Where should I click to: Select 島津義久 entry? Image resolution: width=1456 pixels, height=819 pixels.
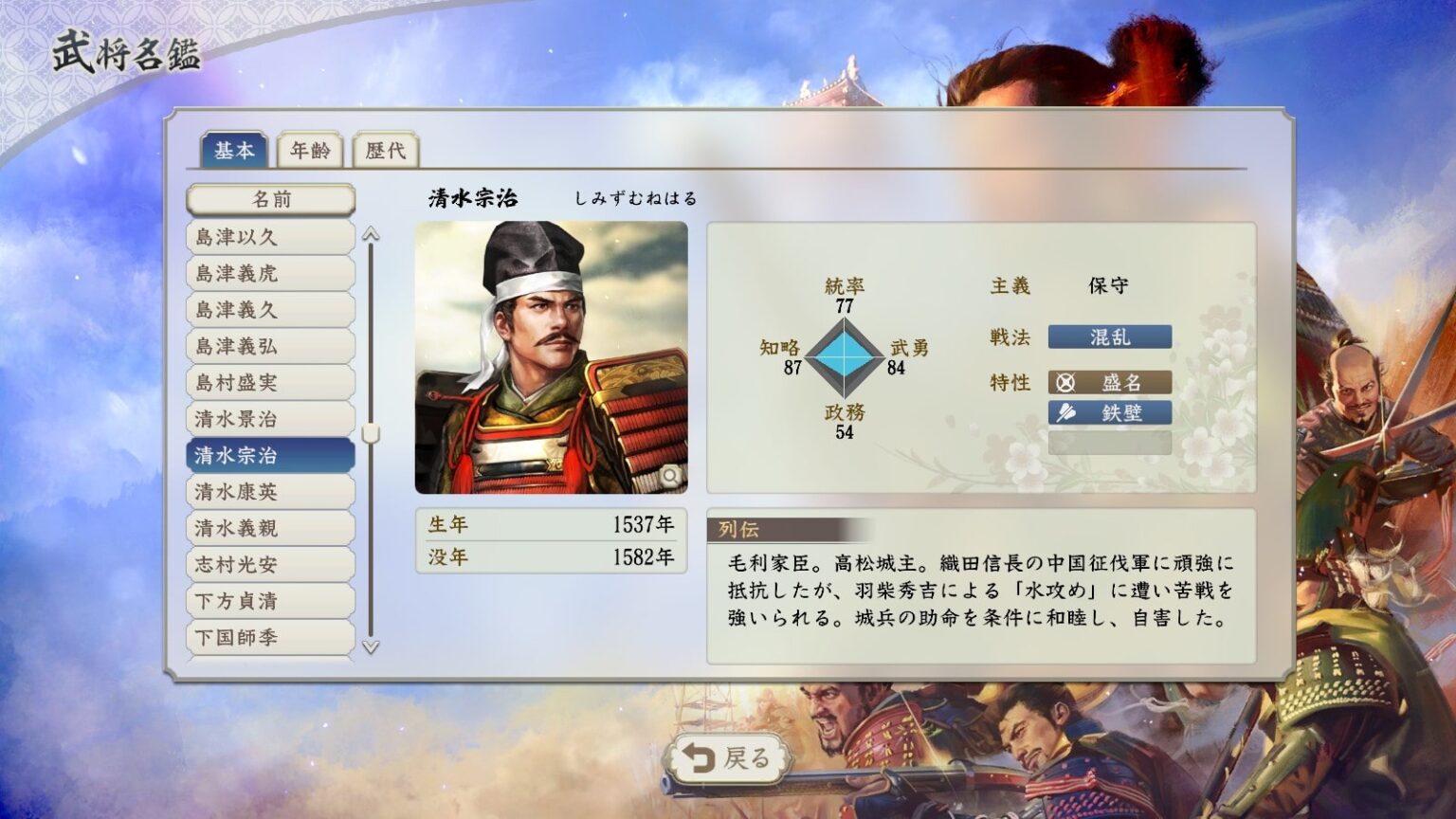pos(271,310)
